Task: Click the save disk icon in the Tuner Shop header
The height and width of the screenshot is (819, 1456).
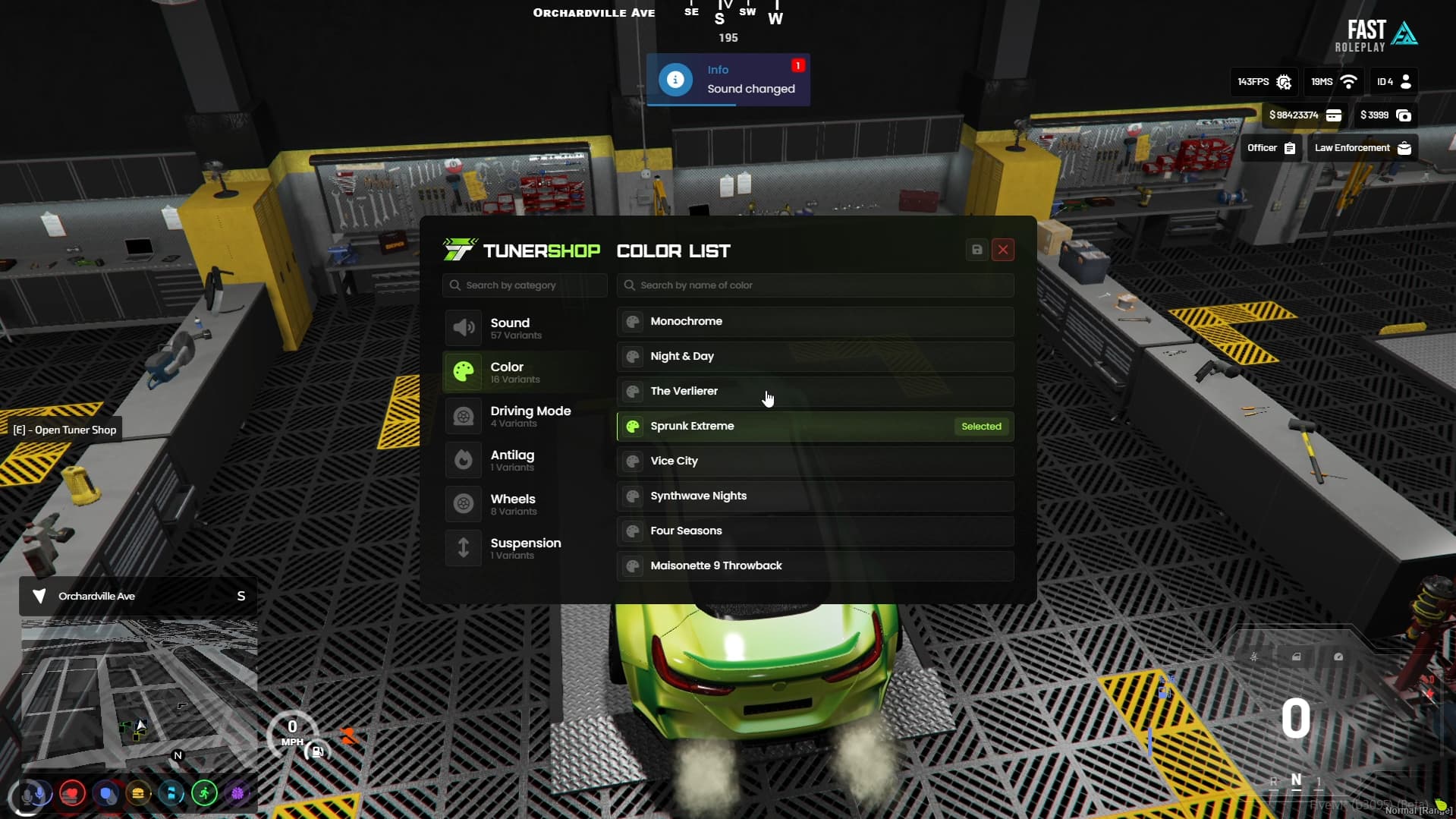Action: [x=976, y=250]
